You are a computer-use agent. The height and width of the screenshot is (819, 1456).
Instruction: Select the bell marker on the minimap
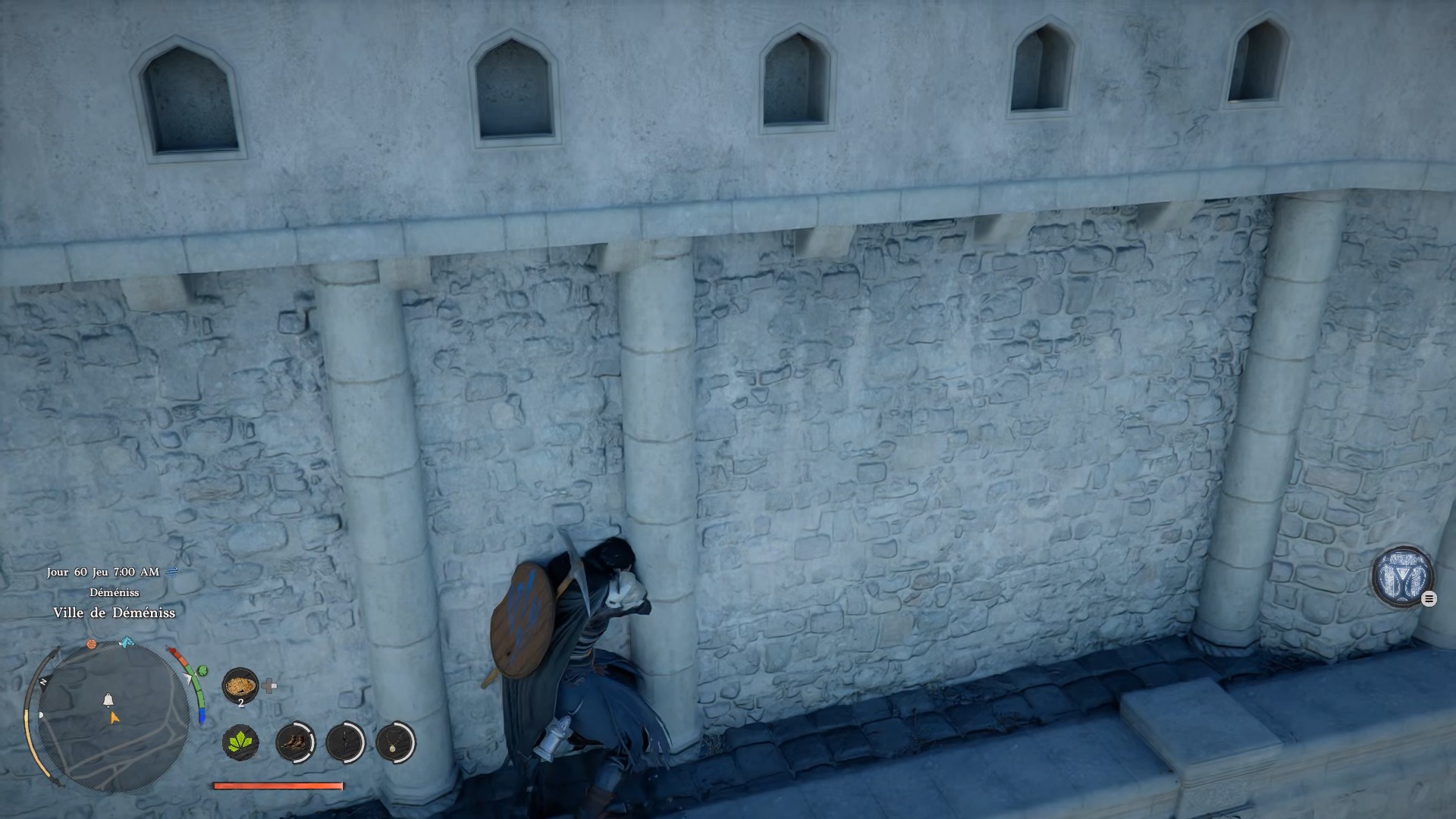coord(108,699)
